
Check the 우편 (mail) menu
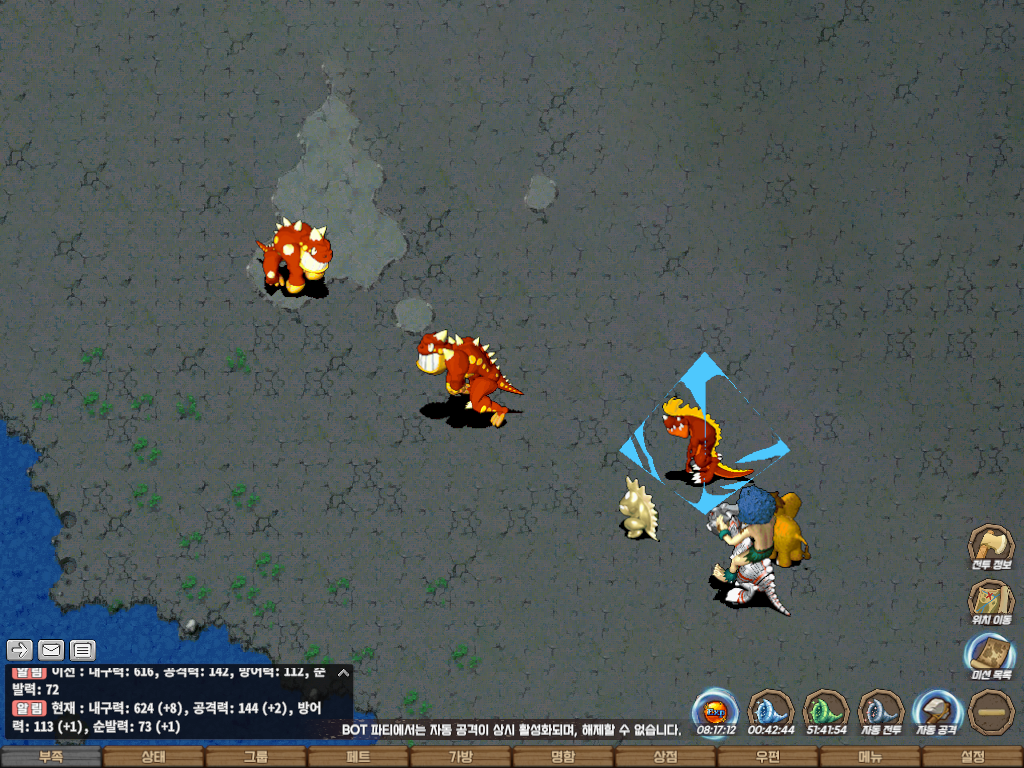point(767,757)
